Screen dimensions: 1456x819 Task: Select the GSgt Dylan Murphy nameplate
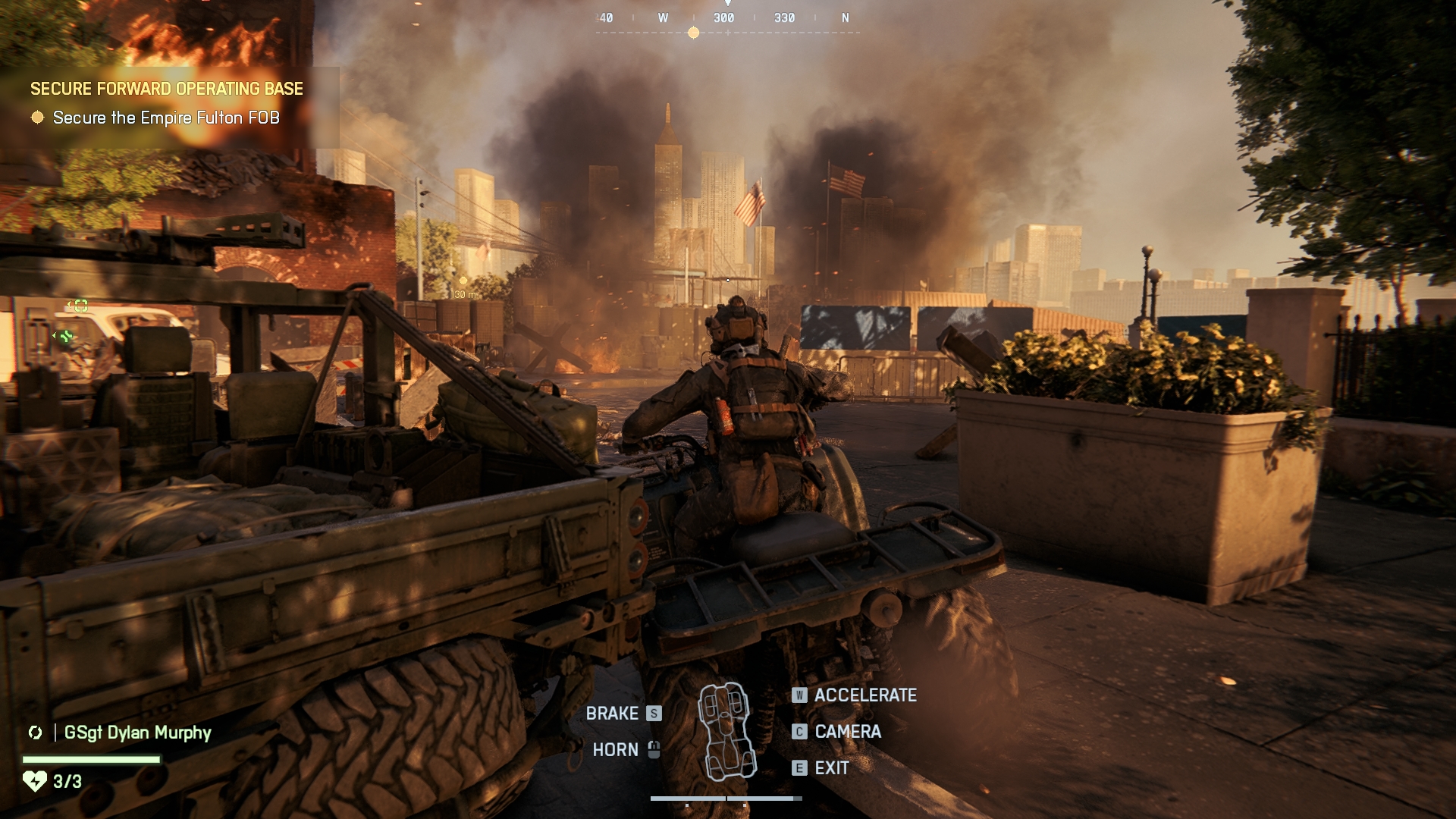click(137, 733)
